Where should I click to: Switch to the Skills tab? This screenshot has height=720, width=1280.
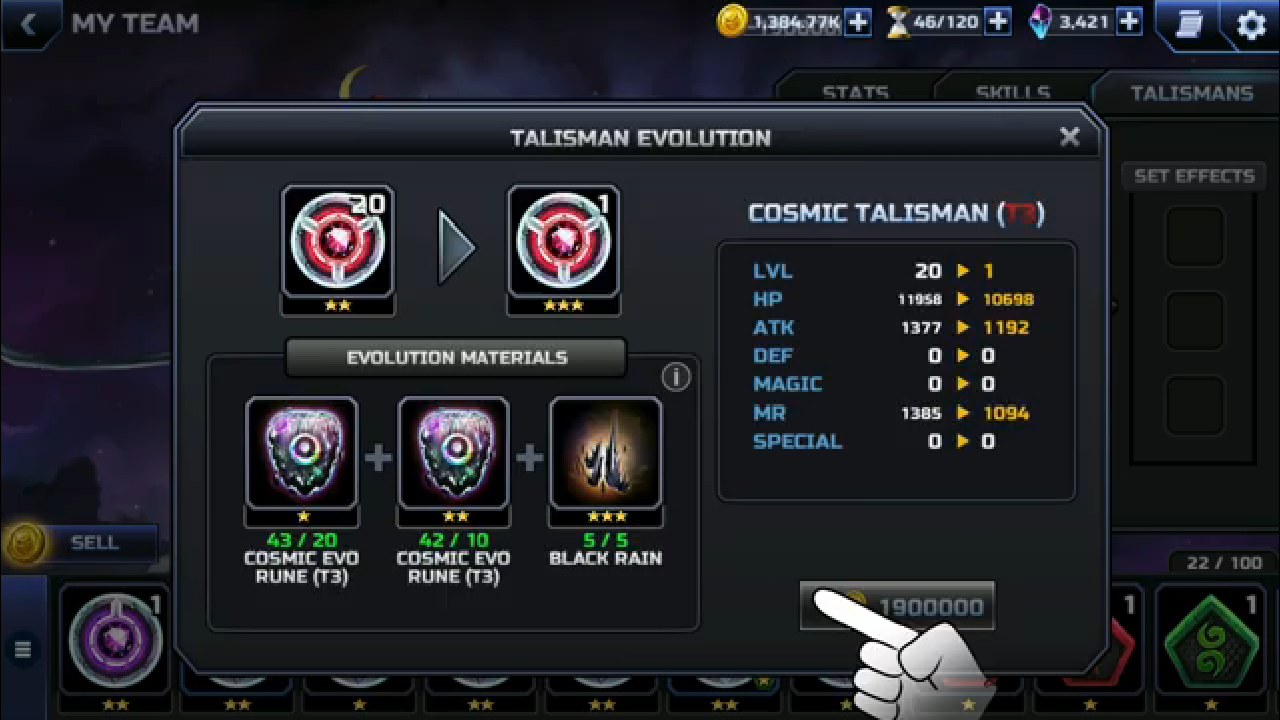coord(1012,93)
